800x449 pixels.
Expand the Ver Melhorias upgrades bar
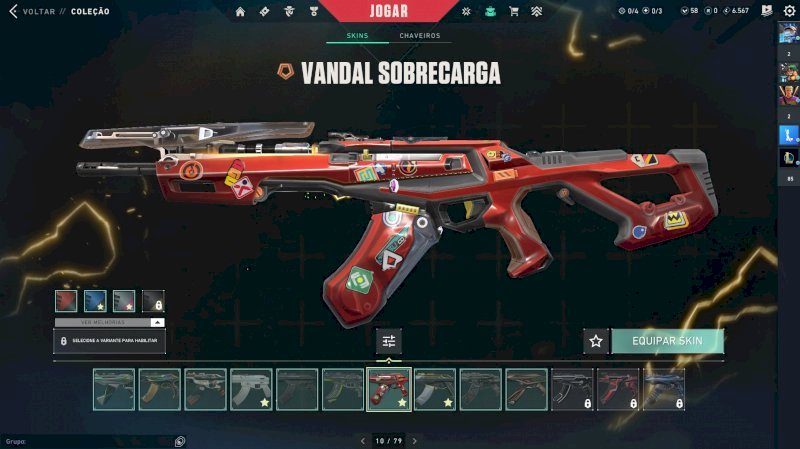[110, 322]
